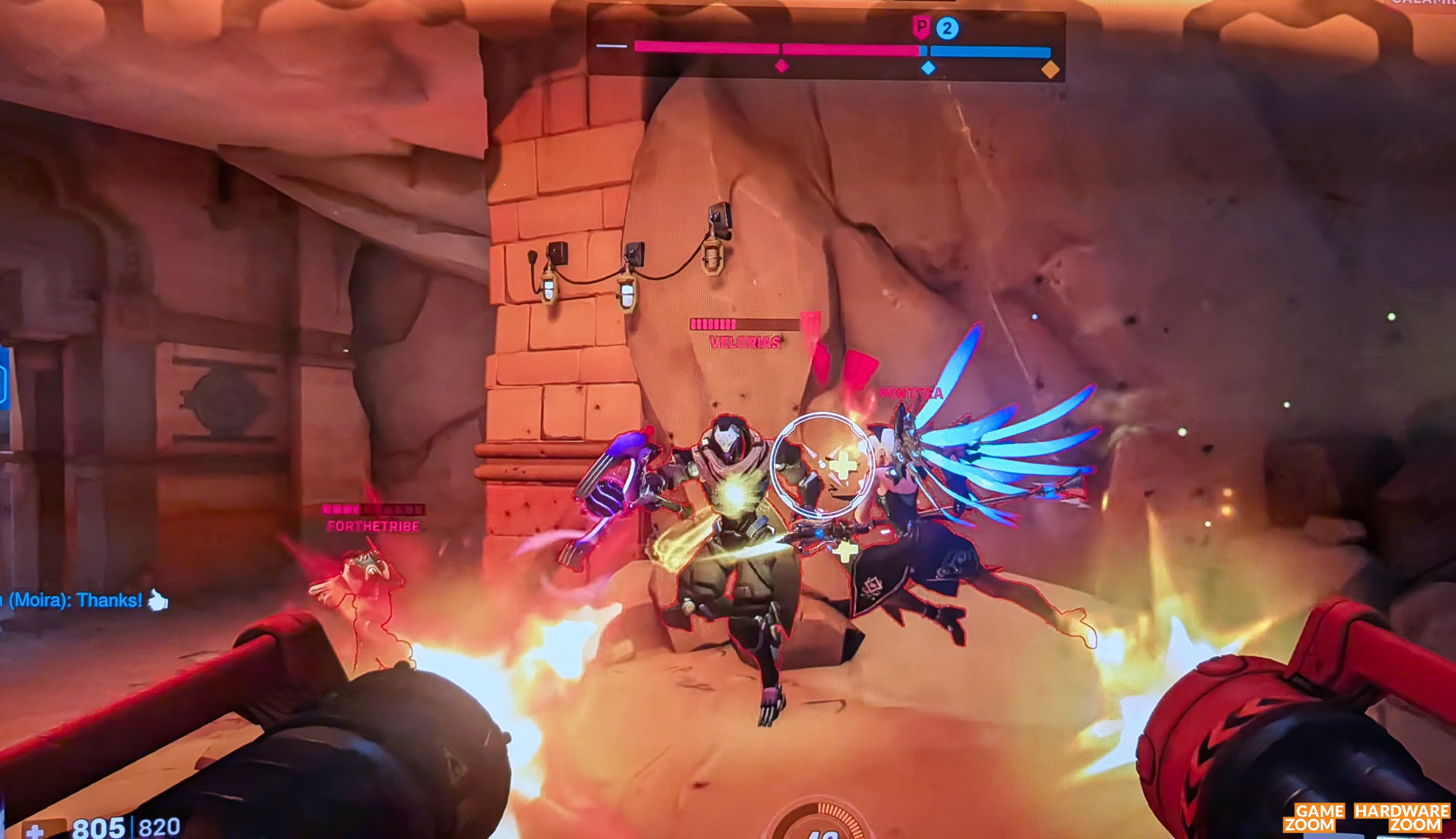Select the Hardware Zoom overlay label
1456x839 pixels.
[x=1401, y=818]
